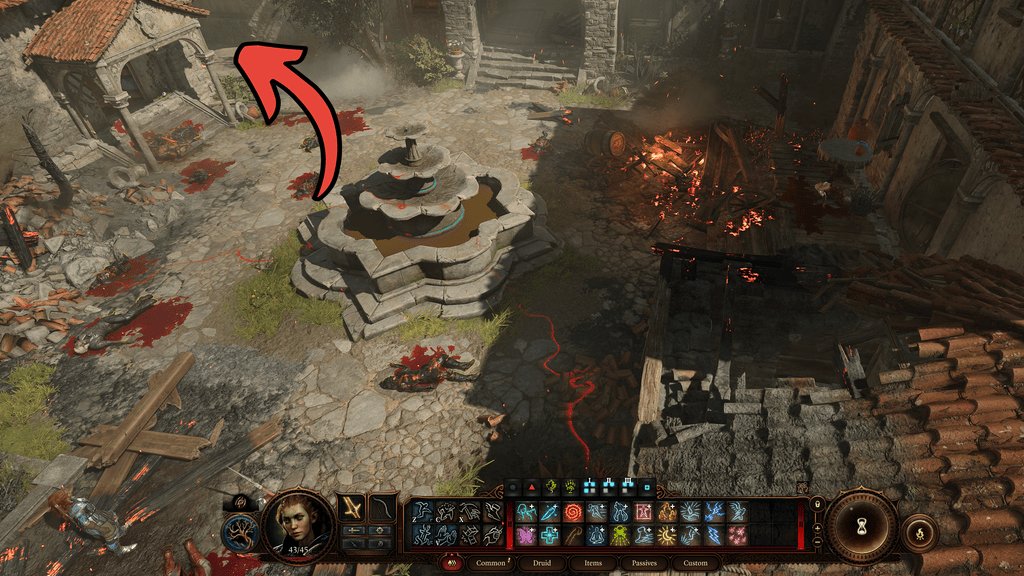Remove a hotbar row with minus button
Screen dimensions: 1024x576
pos(817,543)
